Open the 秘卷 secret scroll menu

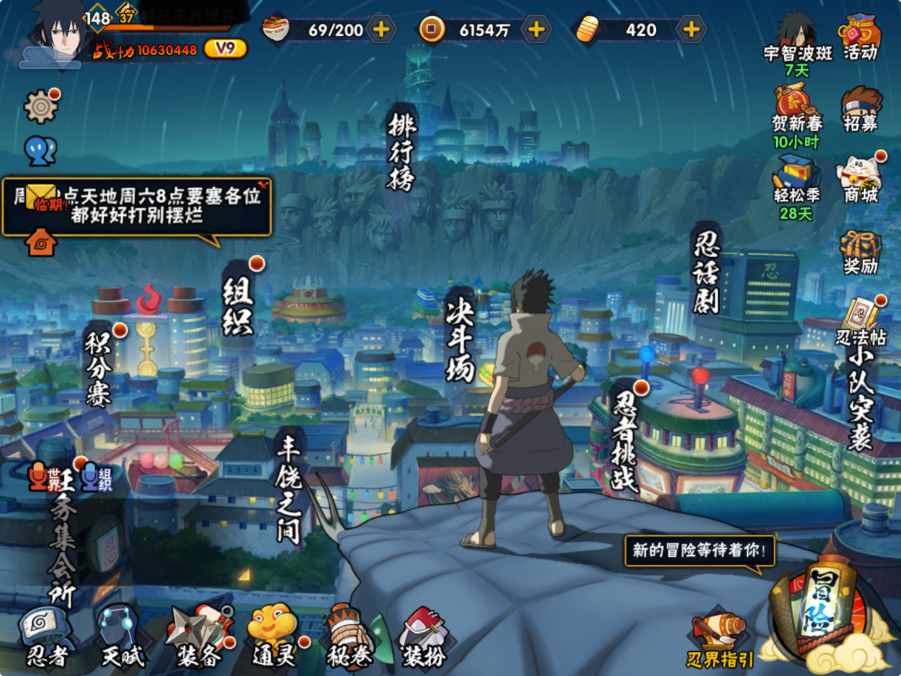348,636
